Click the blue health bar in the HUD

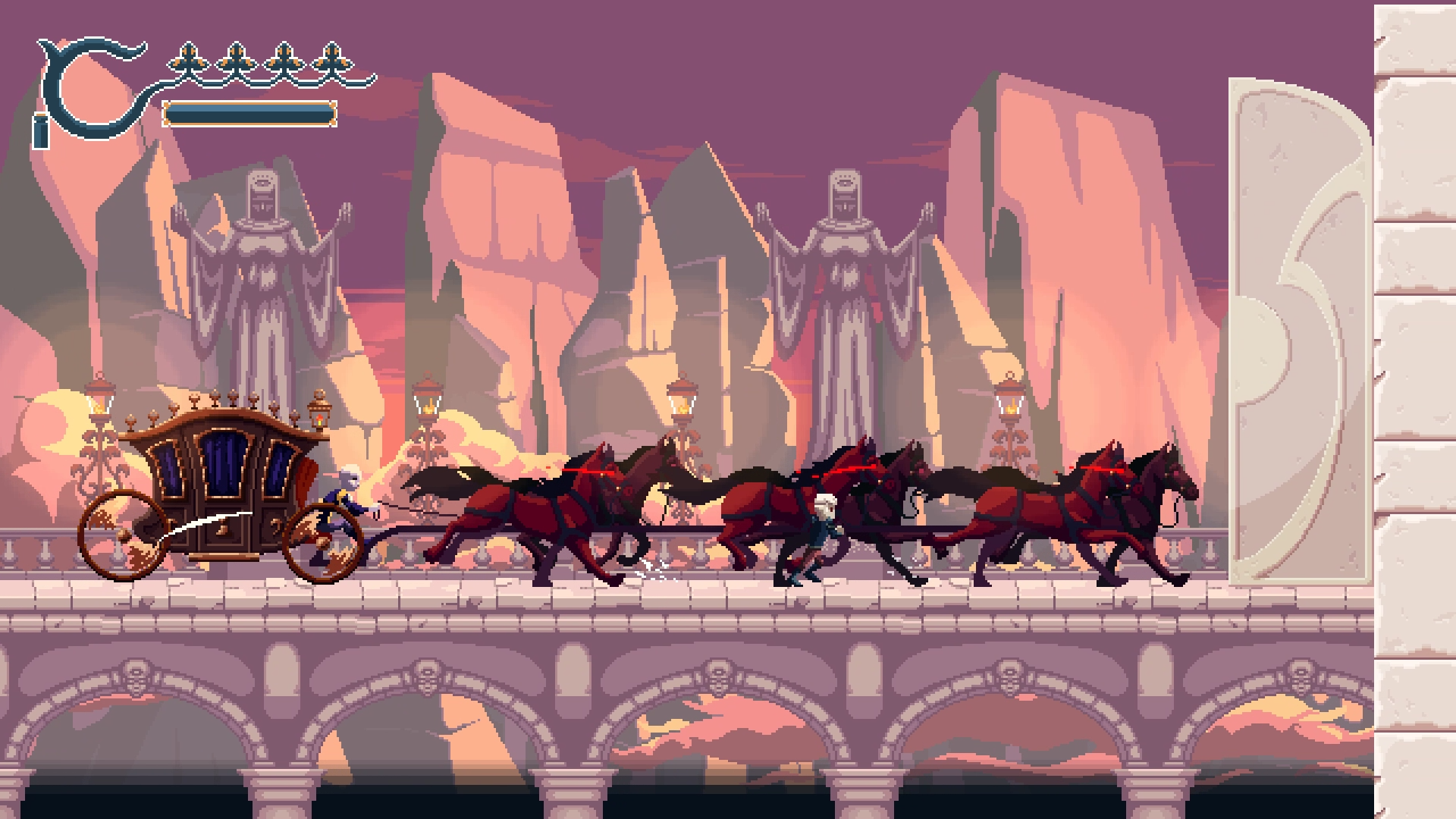[250, 114]
